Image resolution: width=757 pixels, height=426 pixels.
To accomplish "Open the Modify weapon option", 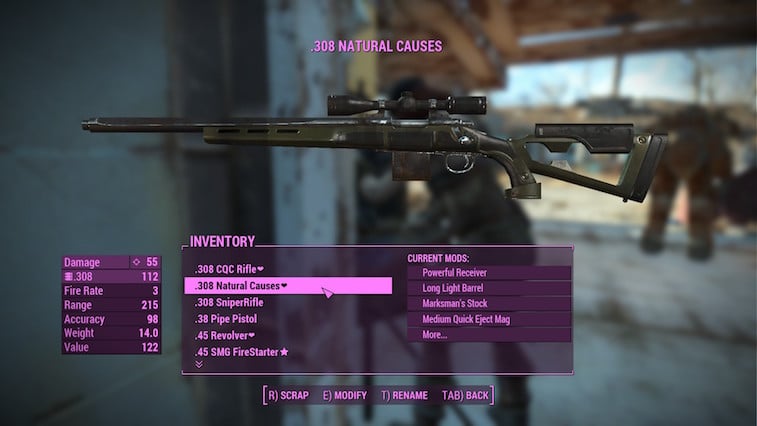I will click(x=345, y=395).
